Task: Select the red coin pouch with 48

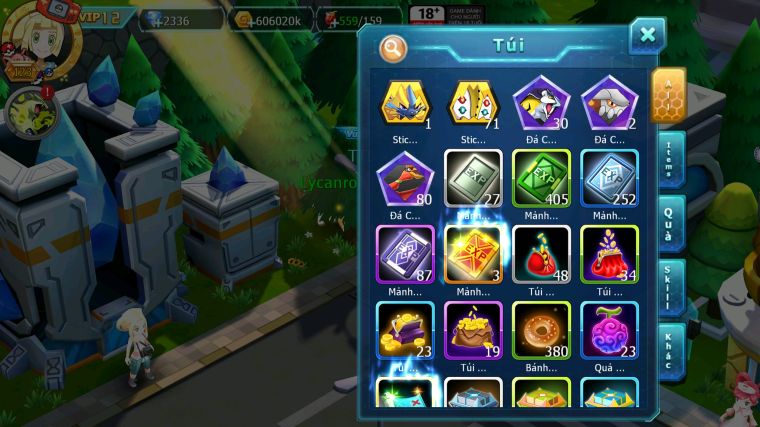Action: pos(541,253)
